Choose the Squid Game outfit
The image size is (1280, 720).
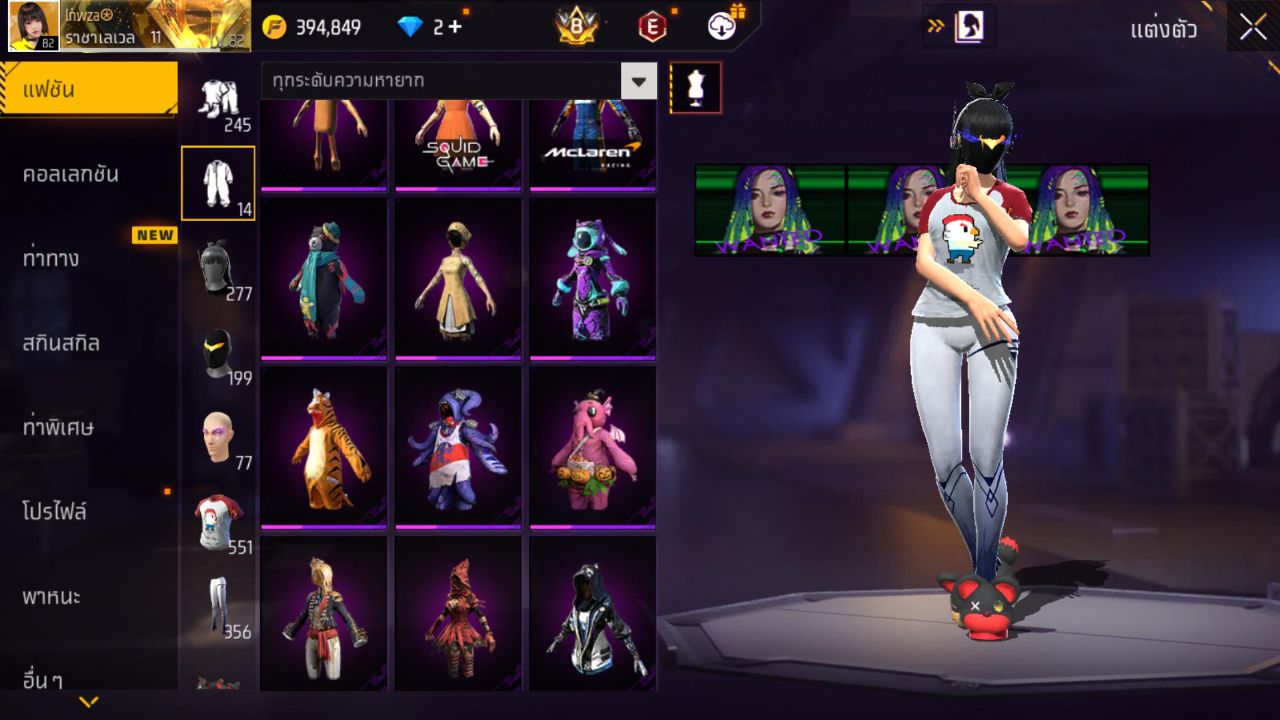(x=458, y=142)
